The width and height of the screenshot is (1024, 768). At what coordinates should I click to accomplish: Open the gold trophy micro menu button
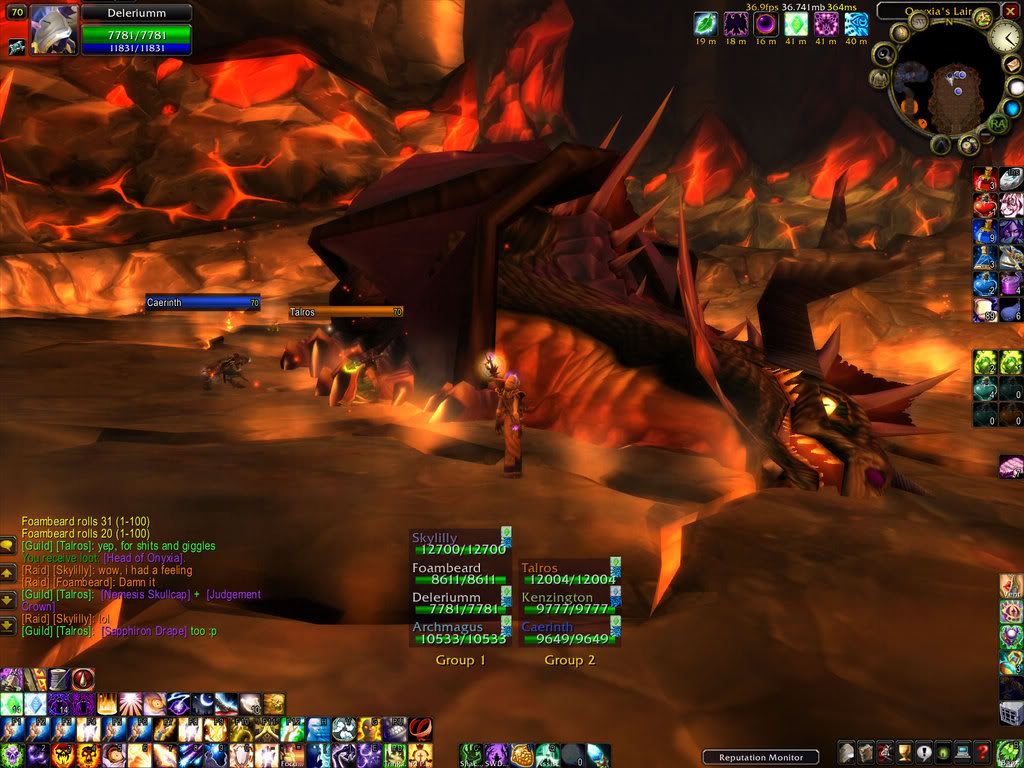[905, 753]
